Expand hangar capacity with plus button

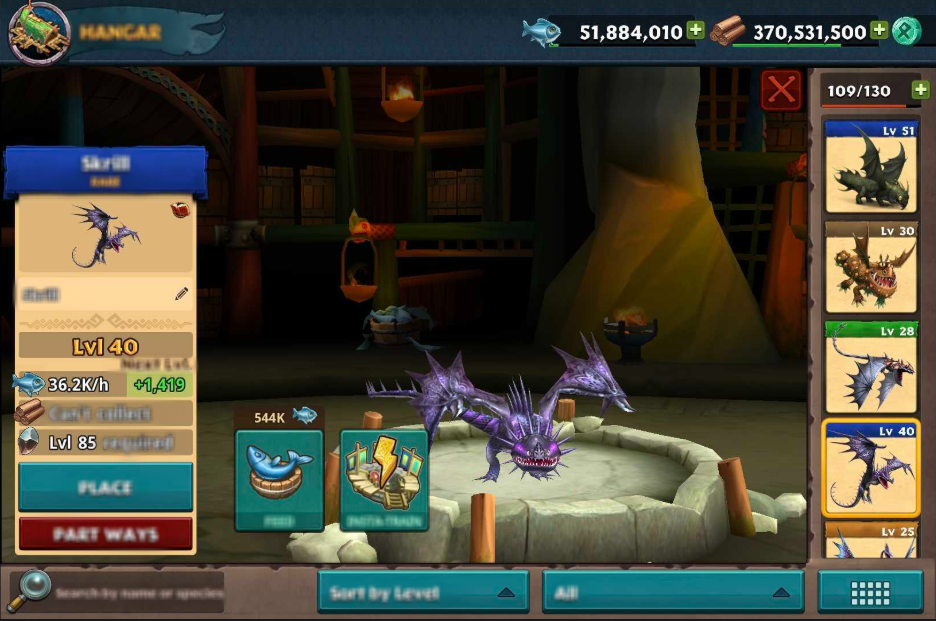pyautogui.click(x=921, y=91)
